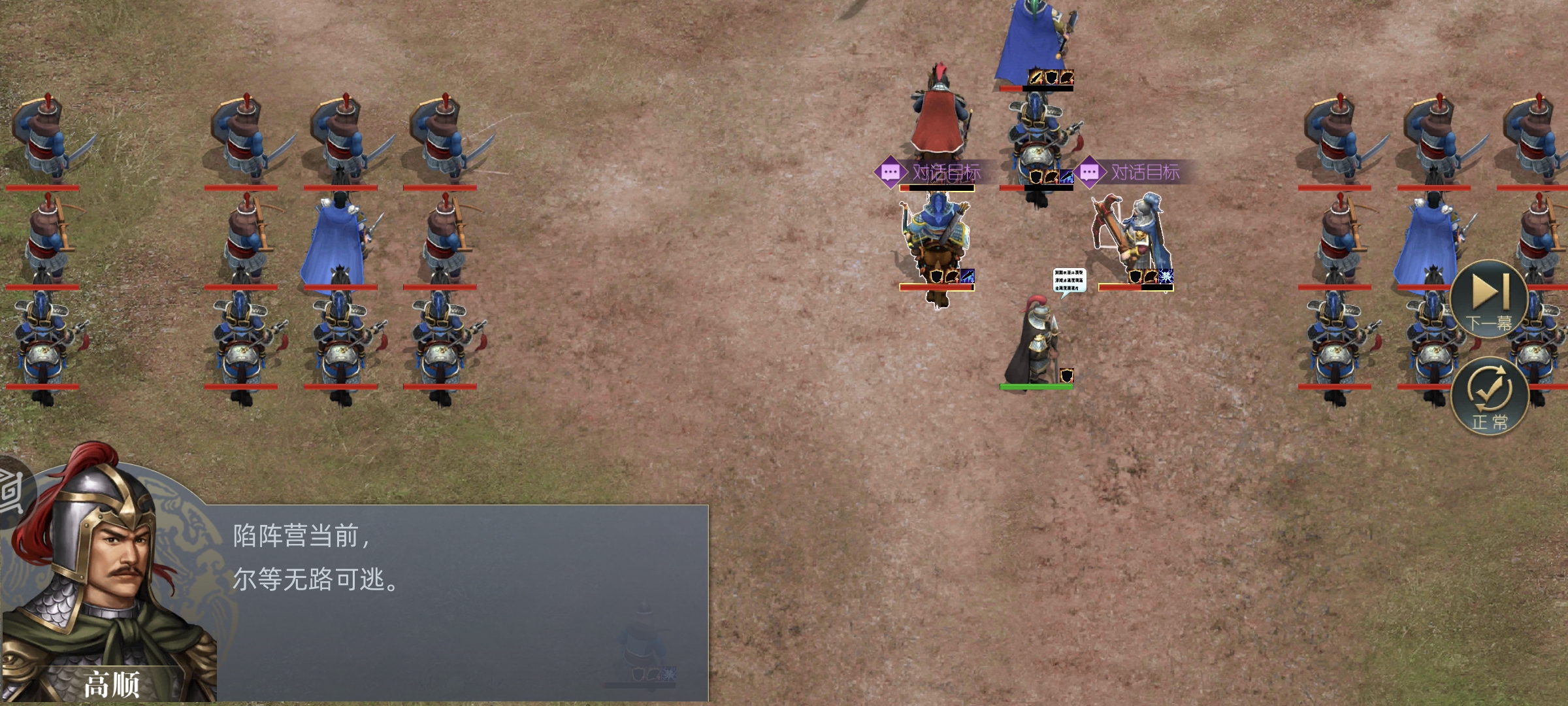Skip ahead with the 下一幕 button
The width and height of the screenshot is (1568, 706).
1488,299
